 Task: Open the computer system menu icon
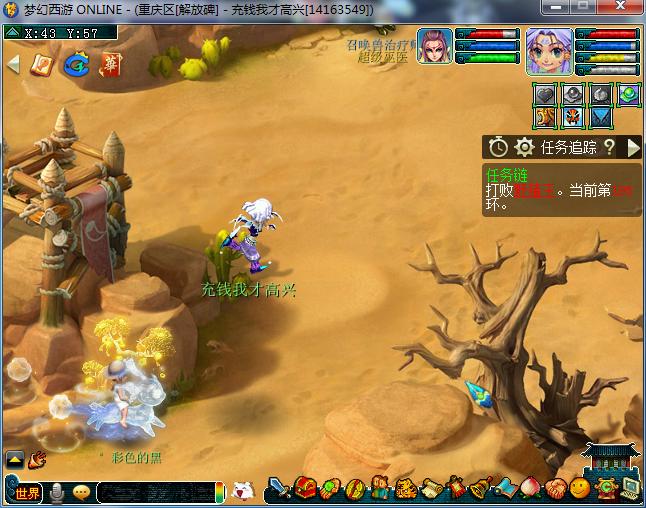pos(630,489)
